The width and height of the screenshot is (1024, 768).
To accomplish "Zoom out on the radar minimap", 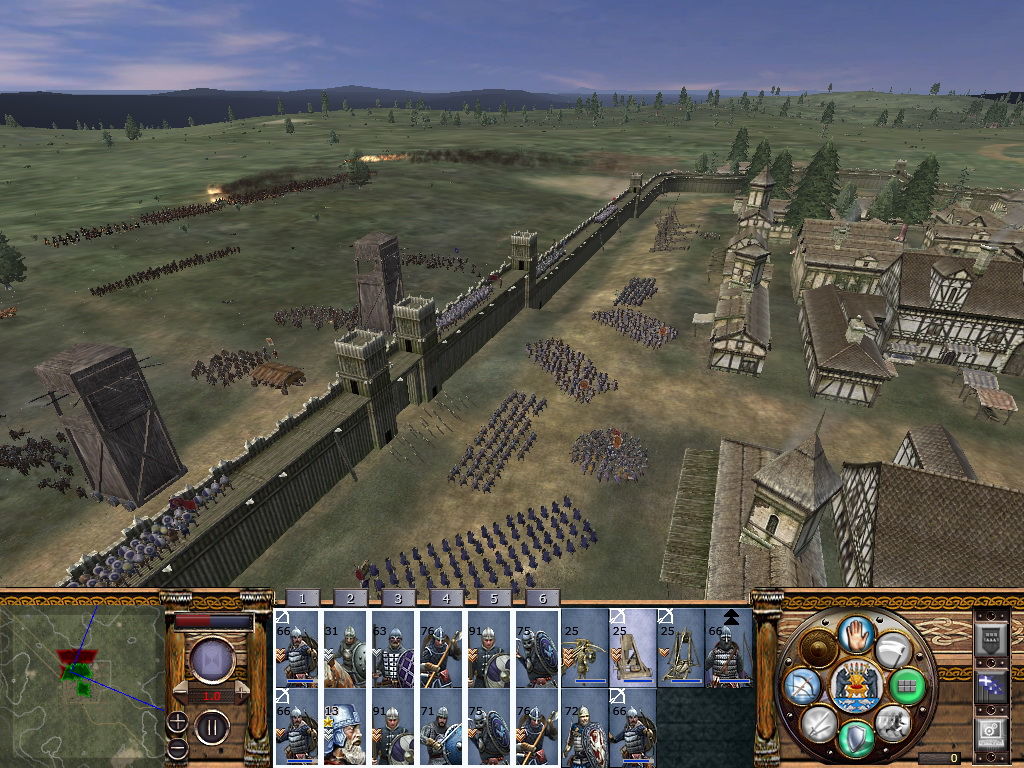I will (x=177, y=748).
